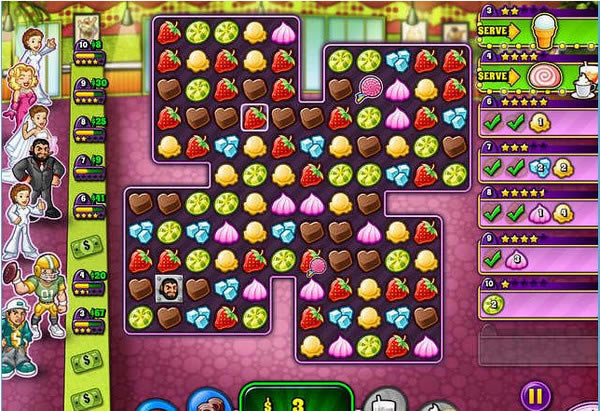Tap the bearded man portrait tile
Viewport: 600px width, 411px height.
pos(168,289)
